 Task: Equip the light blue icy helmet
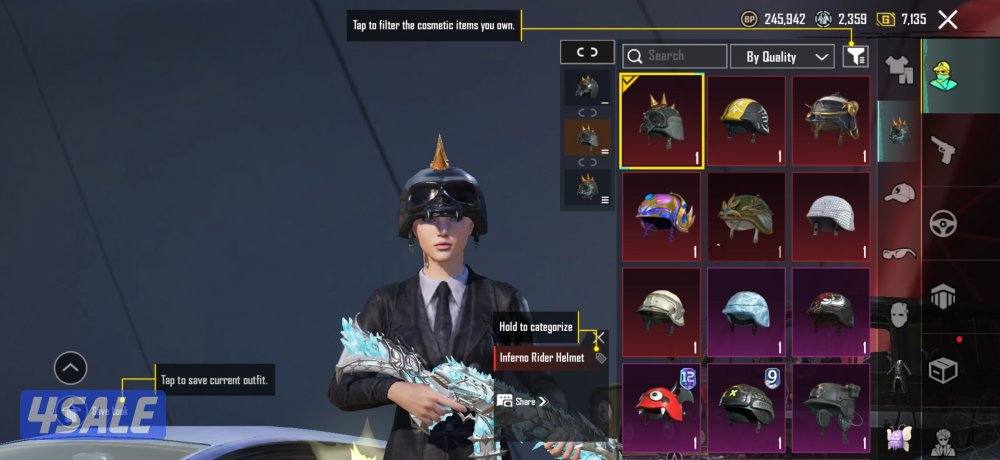click(x=746, y=310)
